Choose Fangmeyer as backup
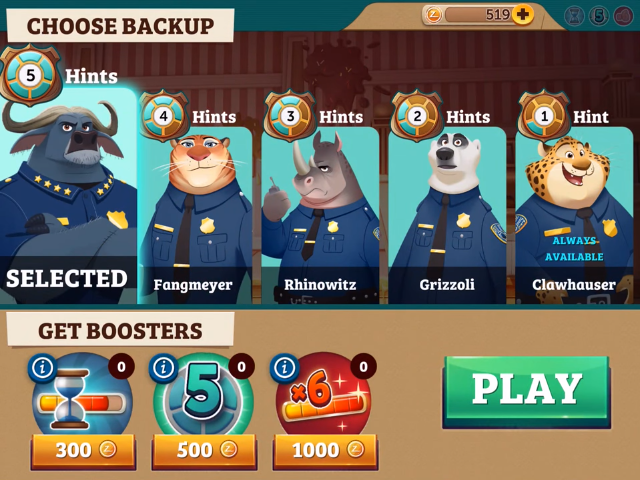Image resolution: width=640 pixels, height=480 pixels. pos(194,215)
